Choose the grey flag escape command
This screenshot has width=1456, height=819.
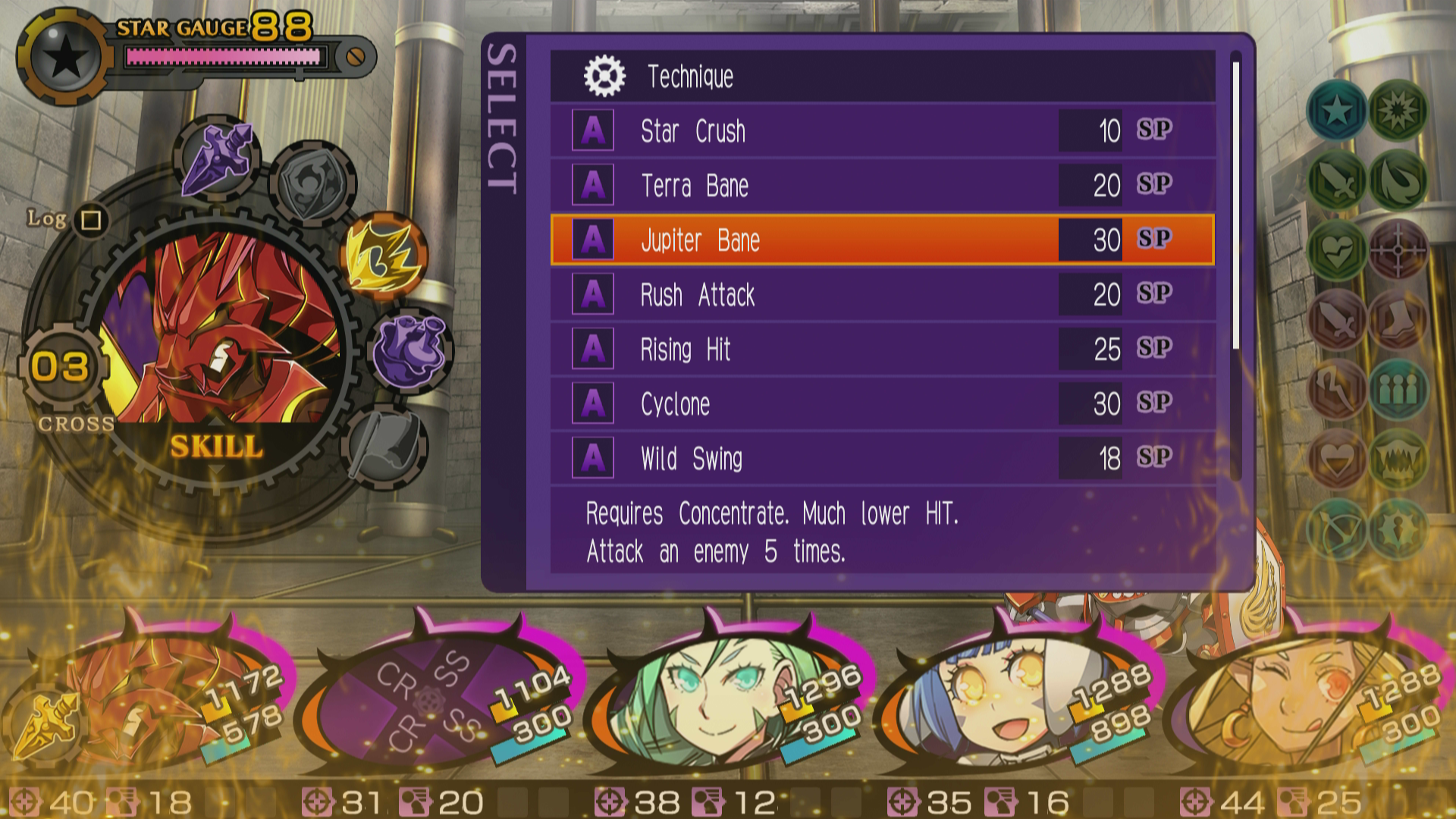(387, 444)
